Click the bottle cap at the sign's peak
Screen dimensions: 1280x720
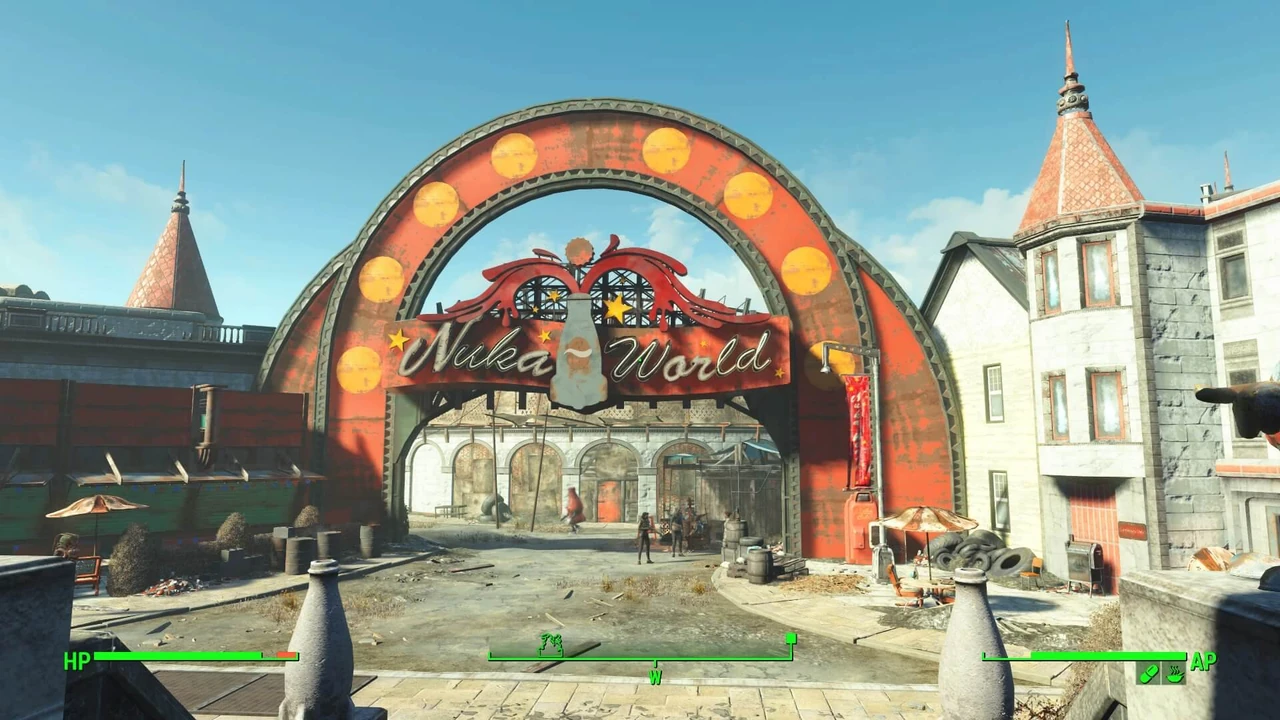[581, 248]
